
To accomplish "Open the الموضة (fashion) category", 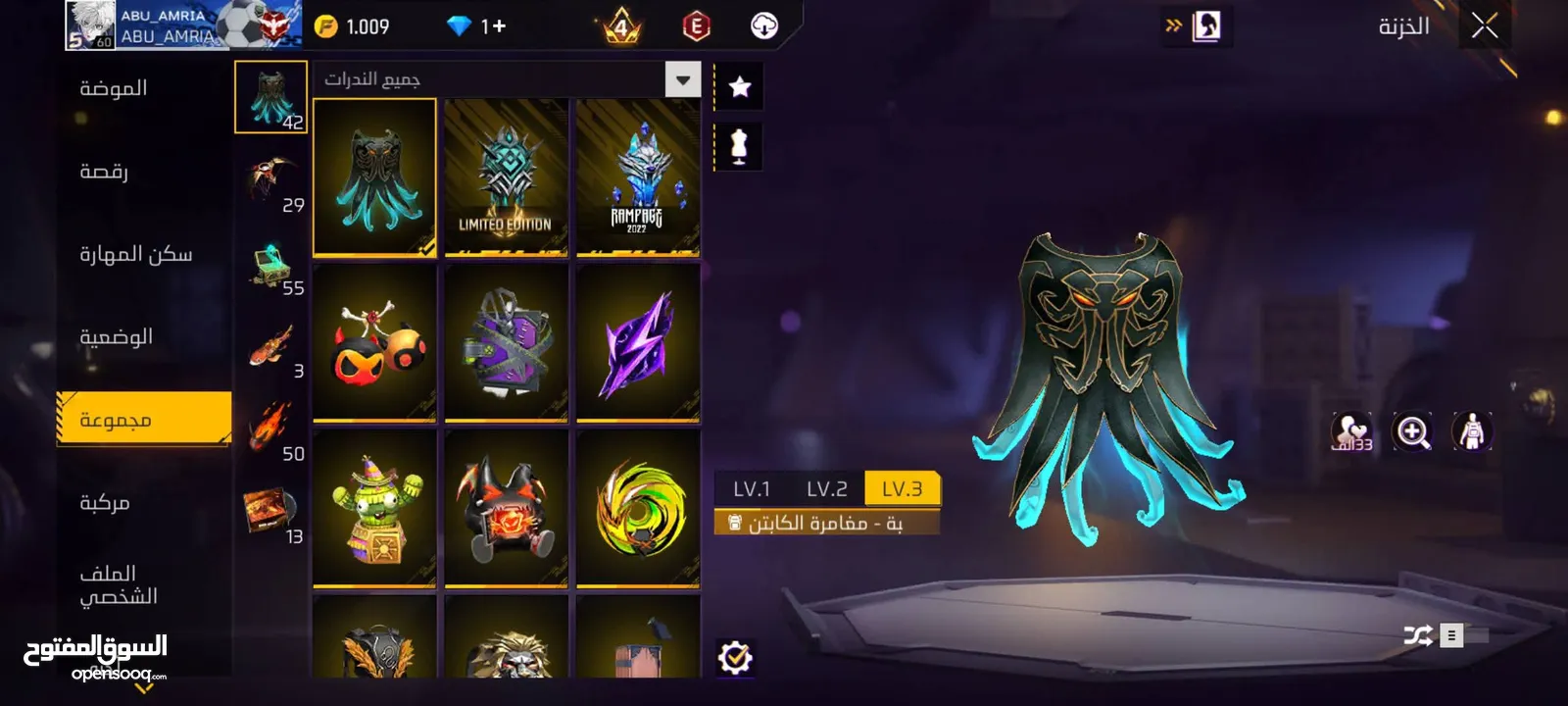I will [x=114, y=88].
